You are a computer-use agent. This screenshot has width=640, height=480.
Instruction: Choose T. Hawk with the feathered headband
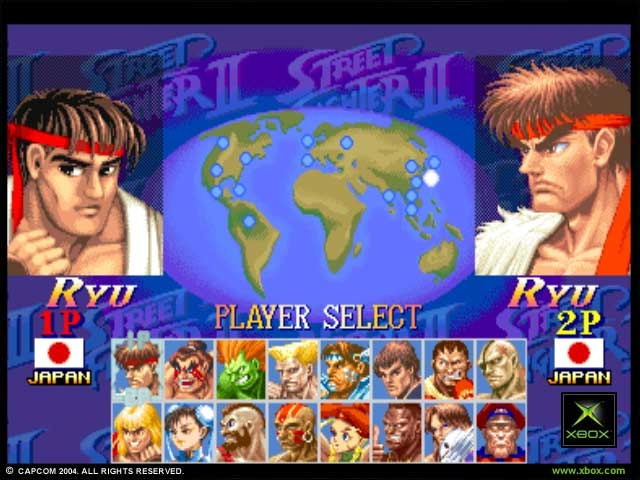[x=345, y=369]
